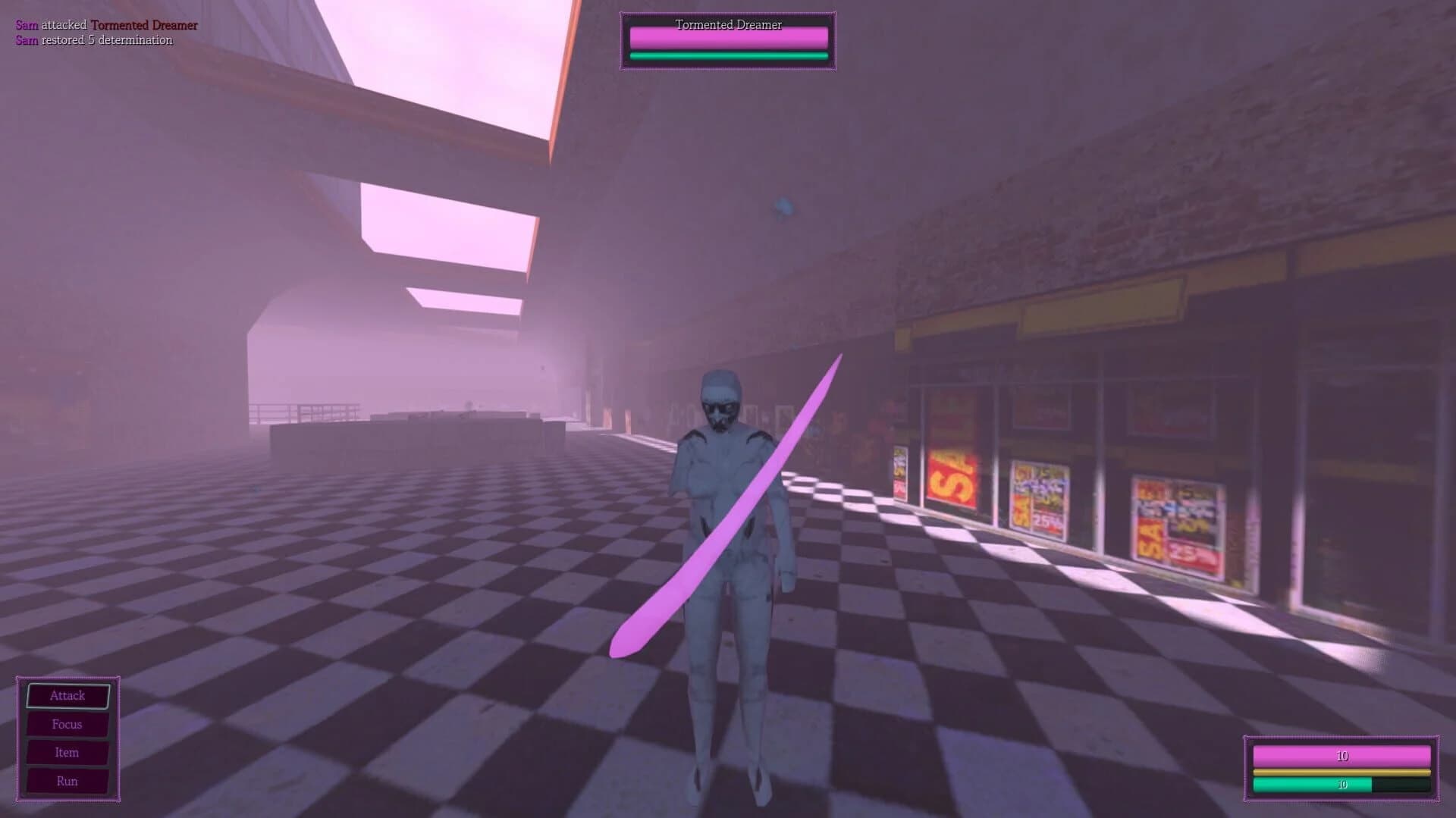Open the Item menu
This screenshot has width=1456, height=818.
67,752
